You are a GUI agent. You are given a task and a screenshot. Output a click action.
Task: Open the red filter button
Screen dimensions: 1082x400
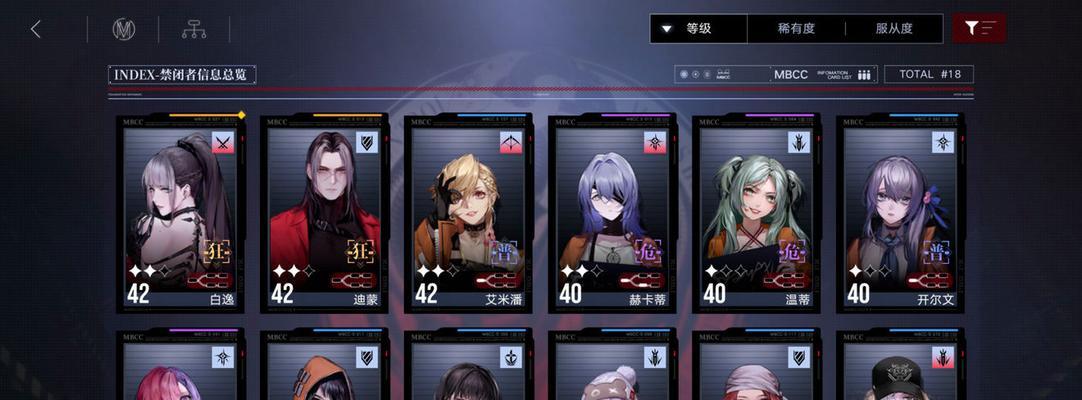click(x=979, y=29)
